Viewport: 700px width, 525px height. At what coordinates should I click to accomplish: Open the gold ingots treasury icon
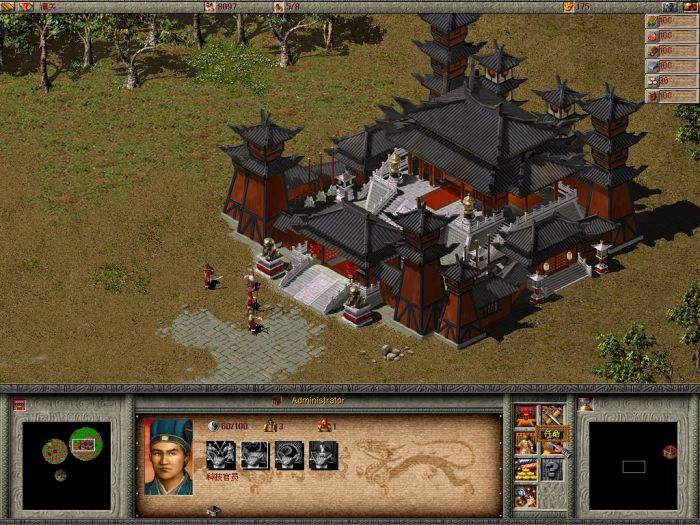click(x=526, y=469)
